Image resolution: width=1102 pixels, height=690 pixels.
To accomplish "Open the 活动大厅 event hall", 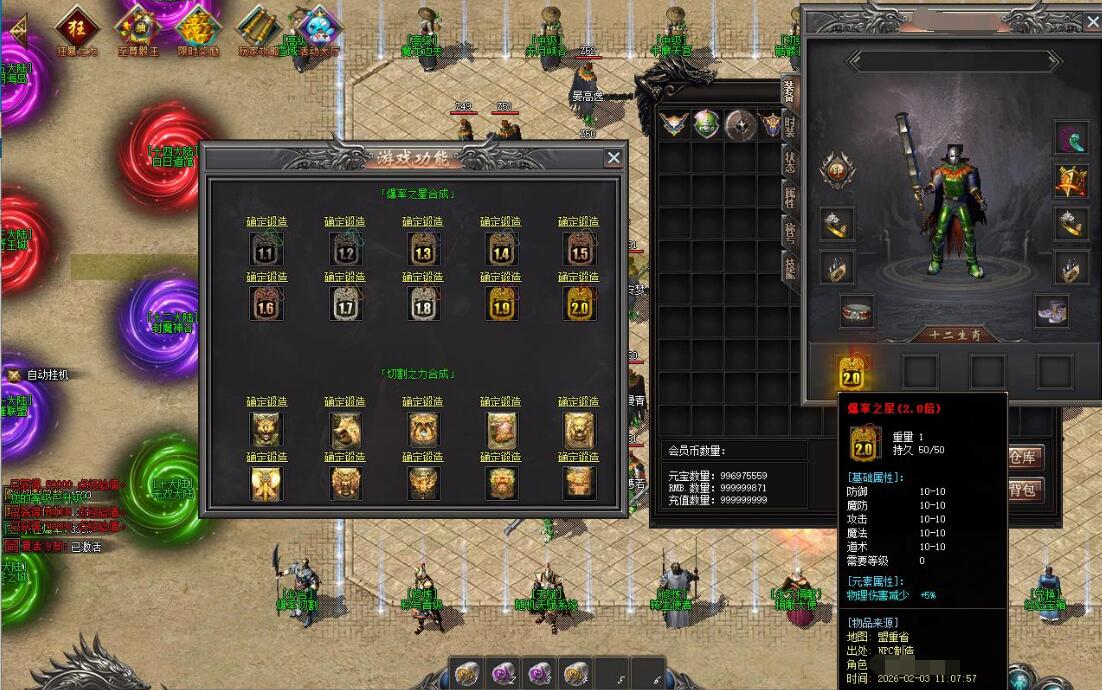I will point(319,25).
